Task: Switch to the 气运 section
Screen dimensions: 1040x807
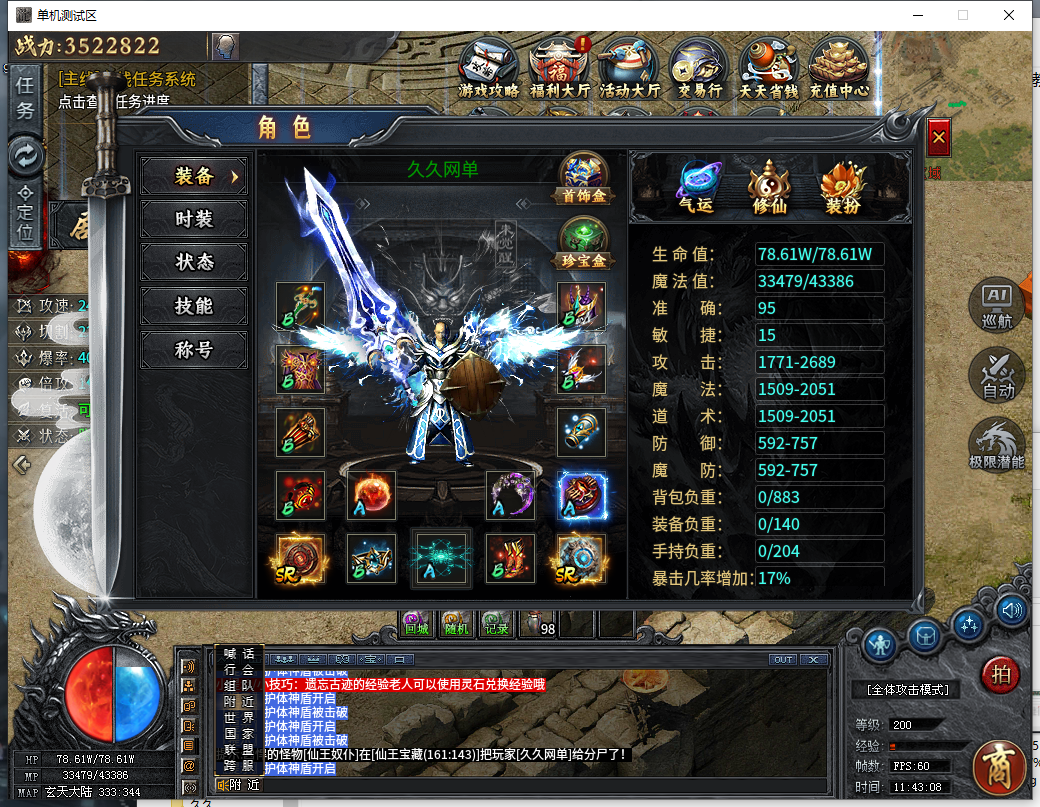Action: (x=696, y=187)
